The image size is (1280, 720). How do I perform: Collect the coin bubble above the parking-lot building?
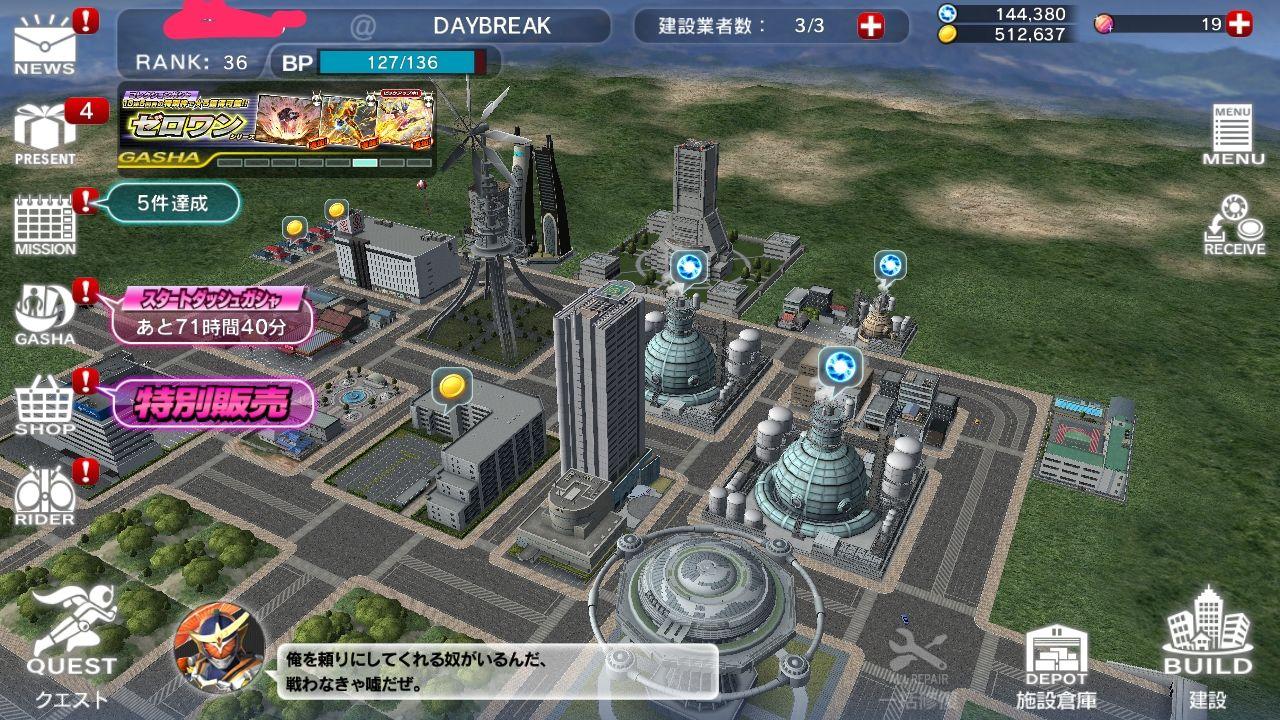pyautogui.click(x=452, y=386)
